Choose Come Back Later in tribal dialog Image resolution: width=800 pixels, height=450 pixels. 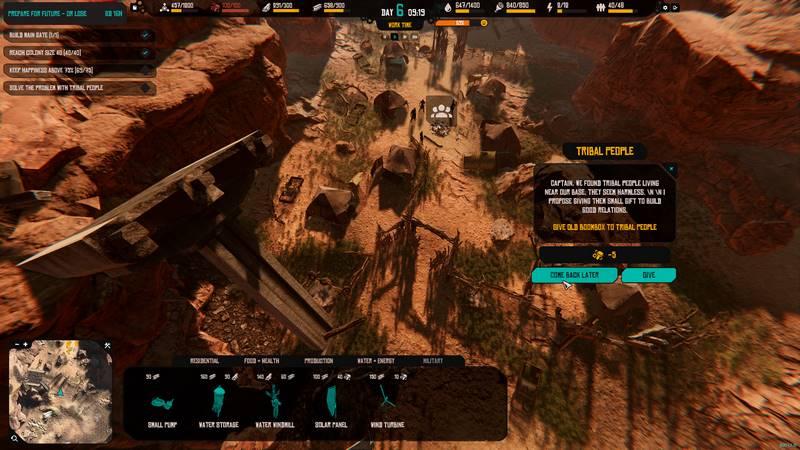pos(575,274)
